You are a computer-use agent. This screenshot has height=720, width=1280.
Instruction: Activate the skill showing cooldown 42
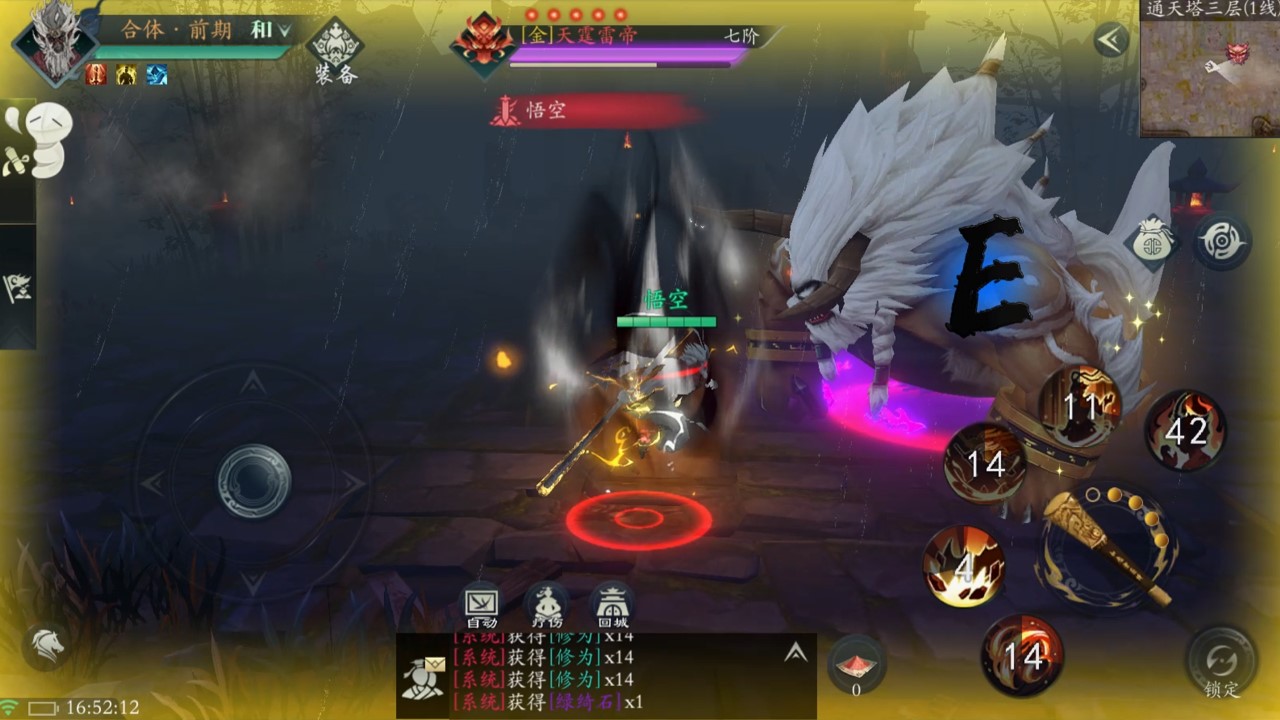click(x=1186, y=431)
